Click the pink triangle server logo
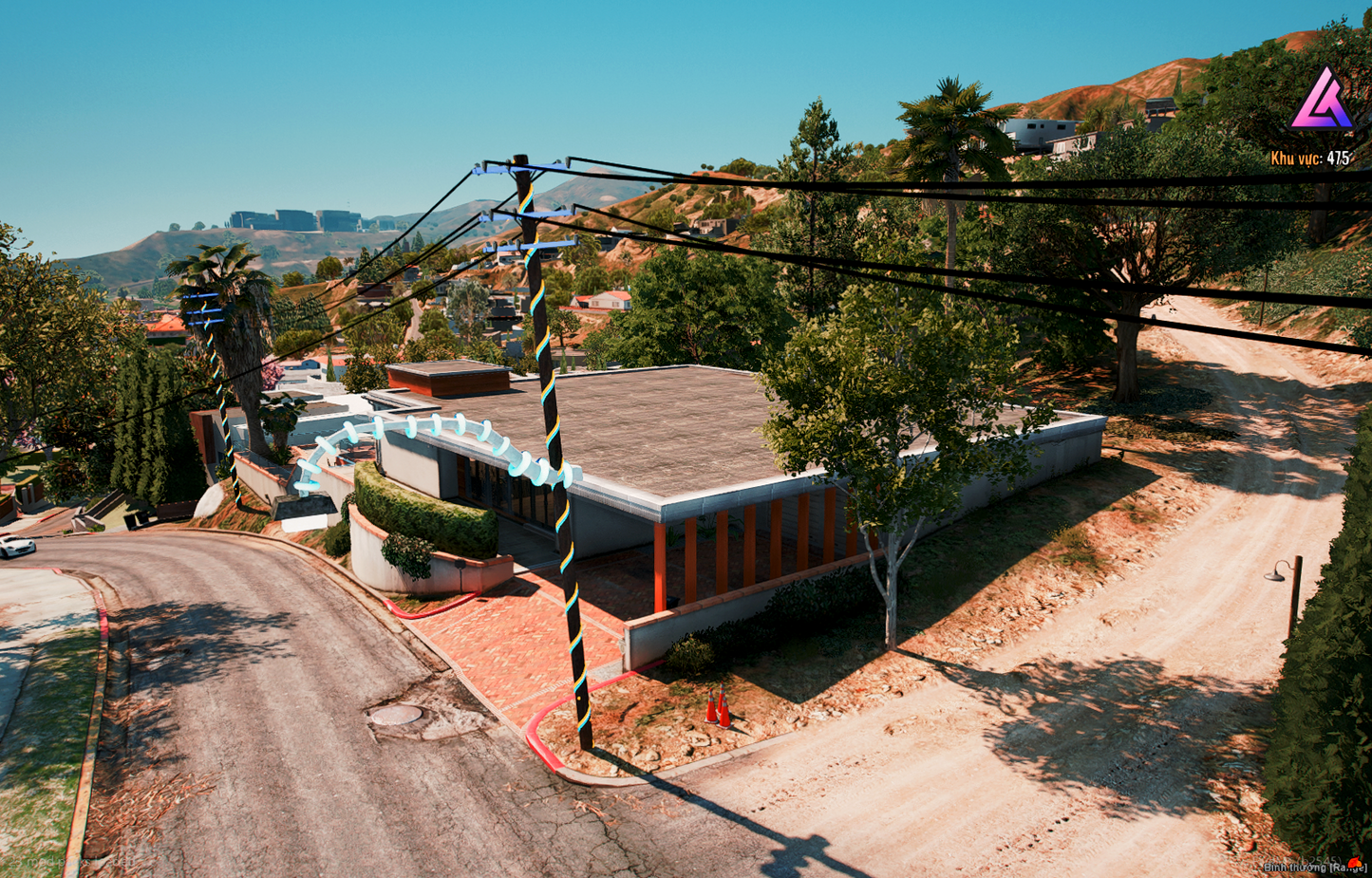 click(x=1320, y=101)
